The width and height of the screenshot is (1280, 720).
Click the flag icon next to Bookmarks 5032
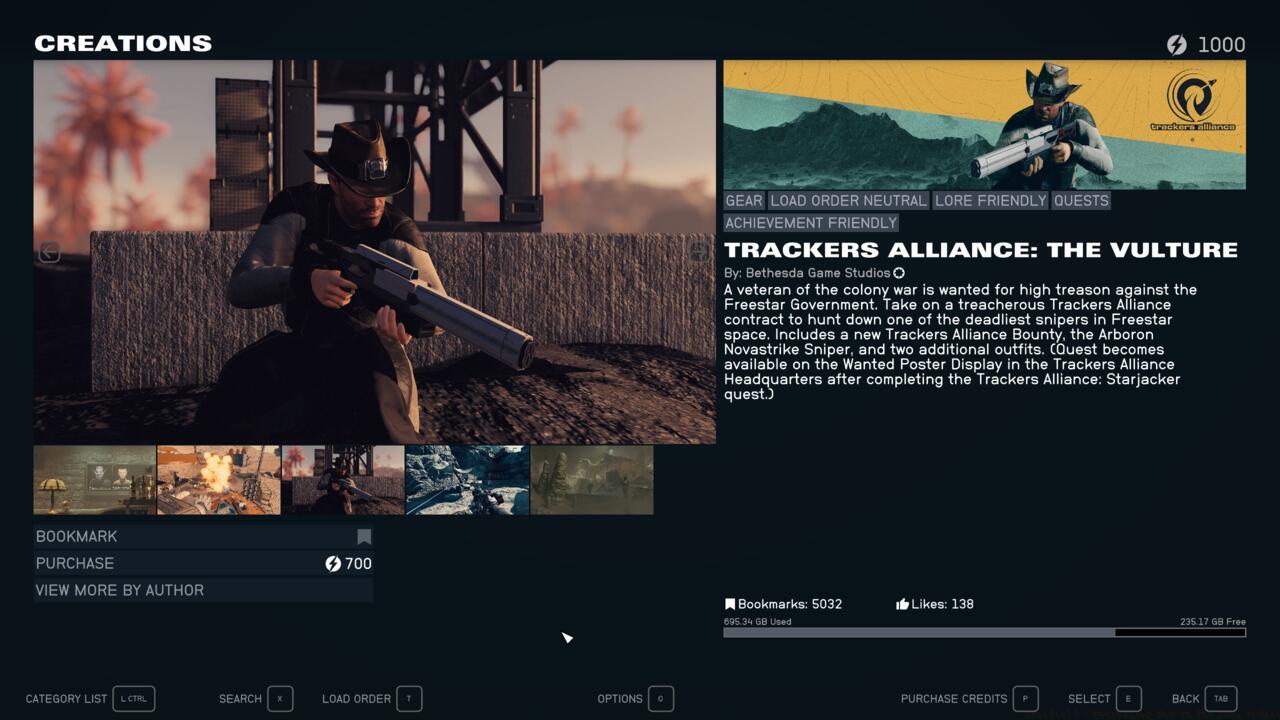(x=730, y=604)
